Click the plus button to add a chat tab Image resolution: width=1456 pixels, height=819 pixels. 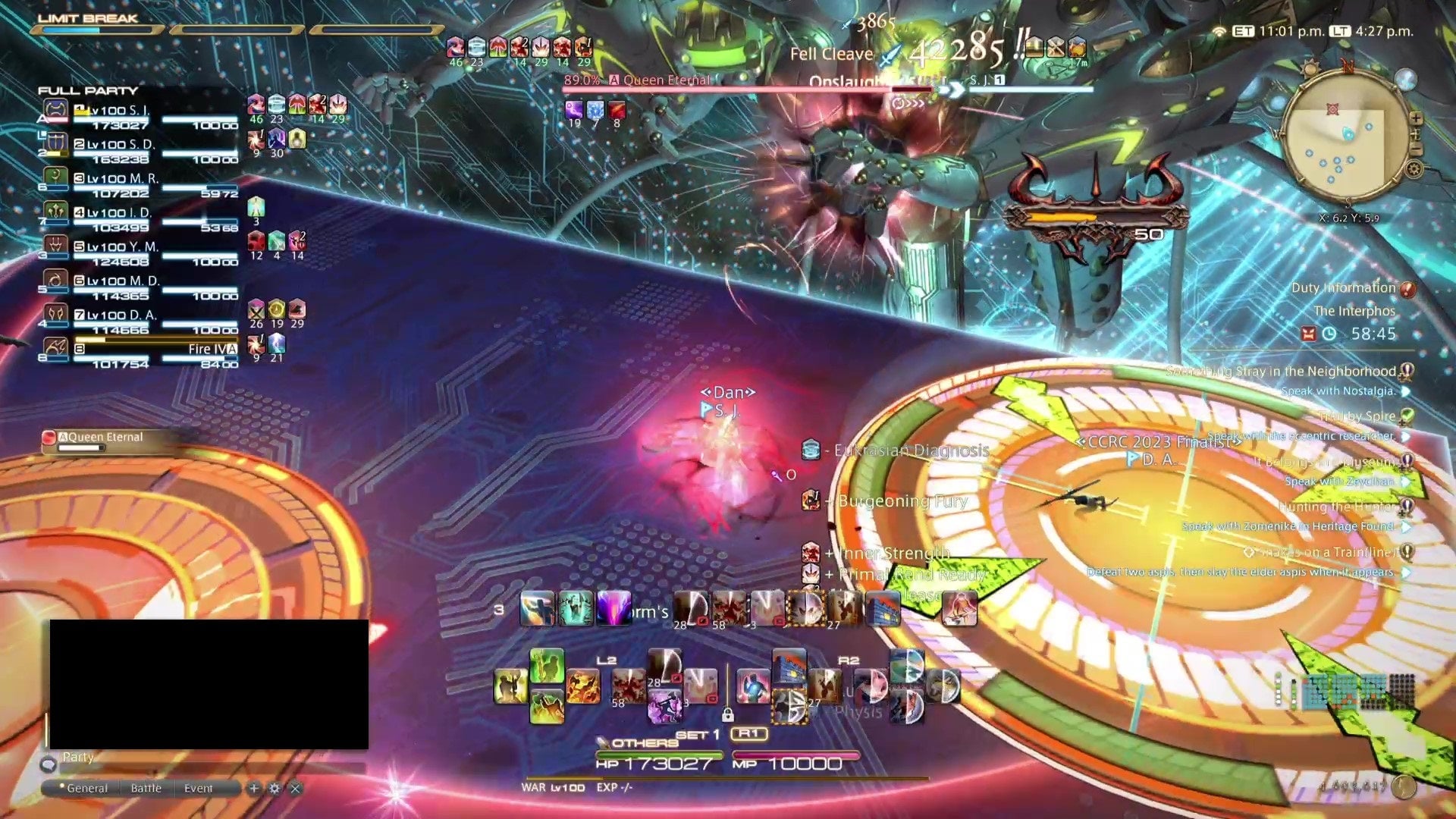(254, 789)
